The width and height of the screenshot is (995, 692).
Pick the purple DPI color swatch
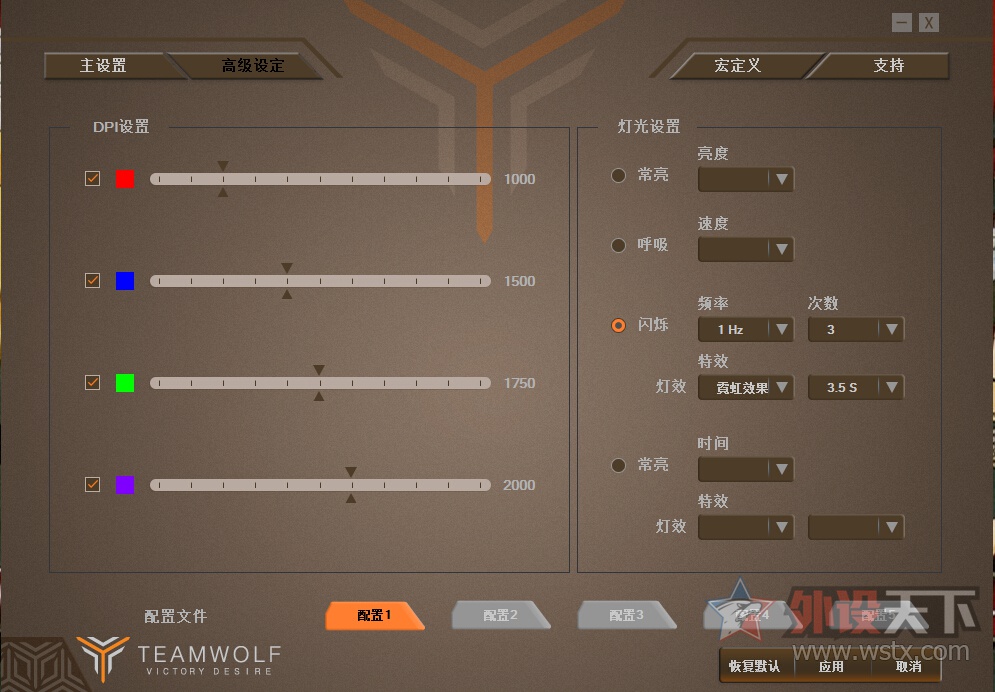click(x=125, y=485)
